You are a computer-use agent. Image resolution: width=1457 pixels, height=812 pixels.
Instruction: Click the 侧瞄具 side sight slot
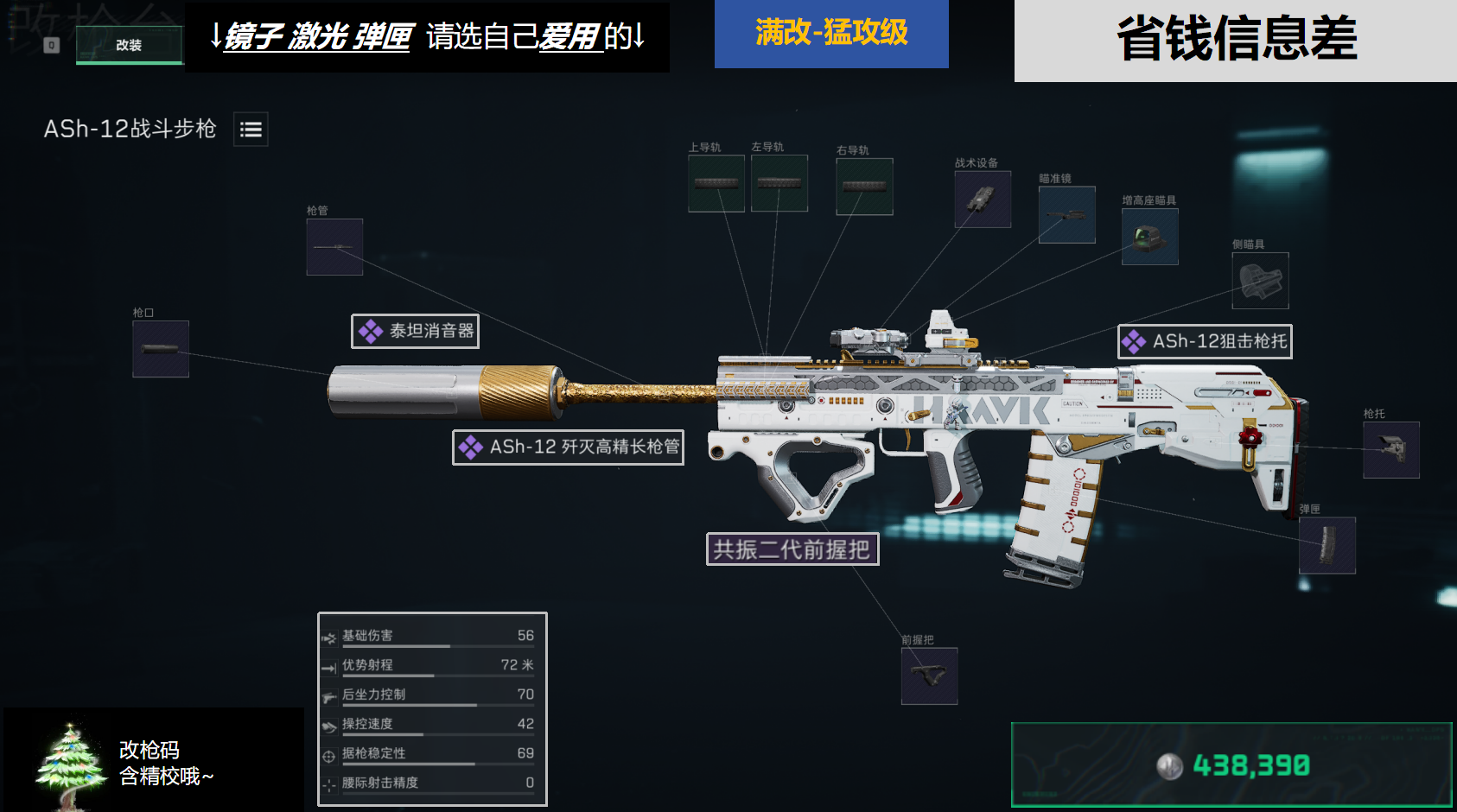[1260, 281]
